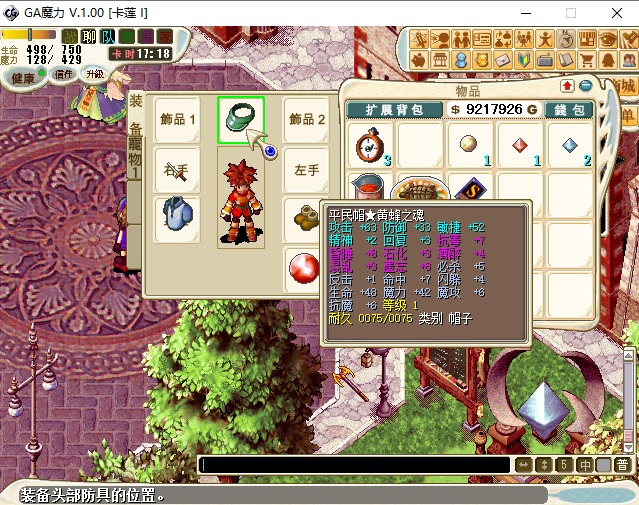Viewport: 639px width, 505px height.
Task: Select the stopwatch item in inventory
Action: pos(369,146)
